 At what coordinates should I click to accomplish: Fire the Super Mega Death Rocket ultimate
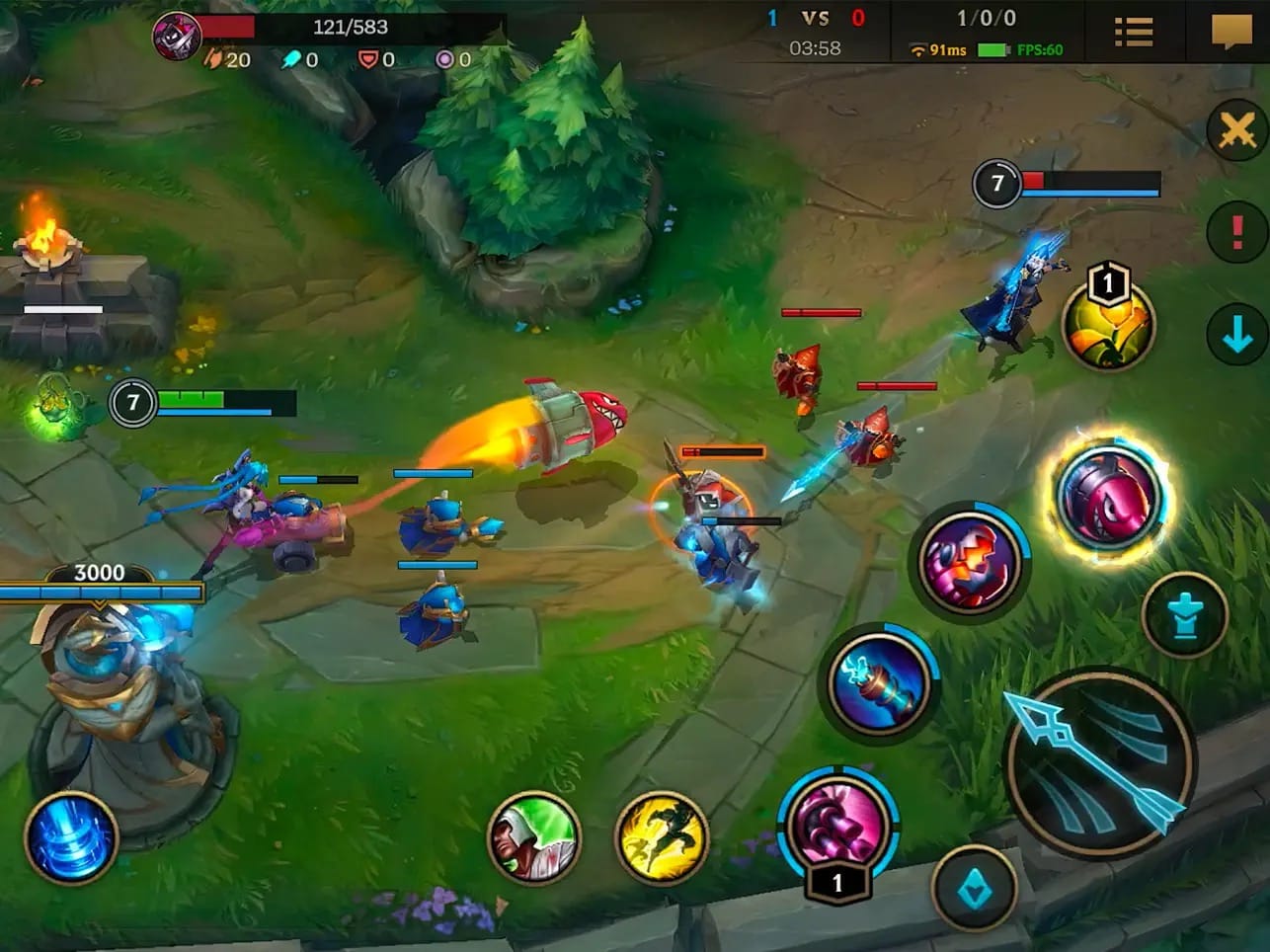click(1107, 497)
